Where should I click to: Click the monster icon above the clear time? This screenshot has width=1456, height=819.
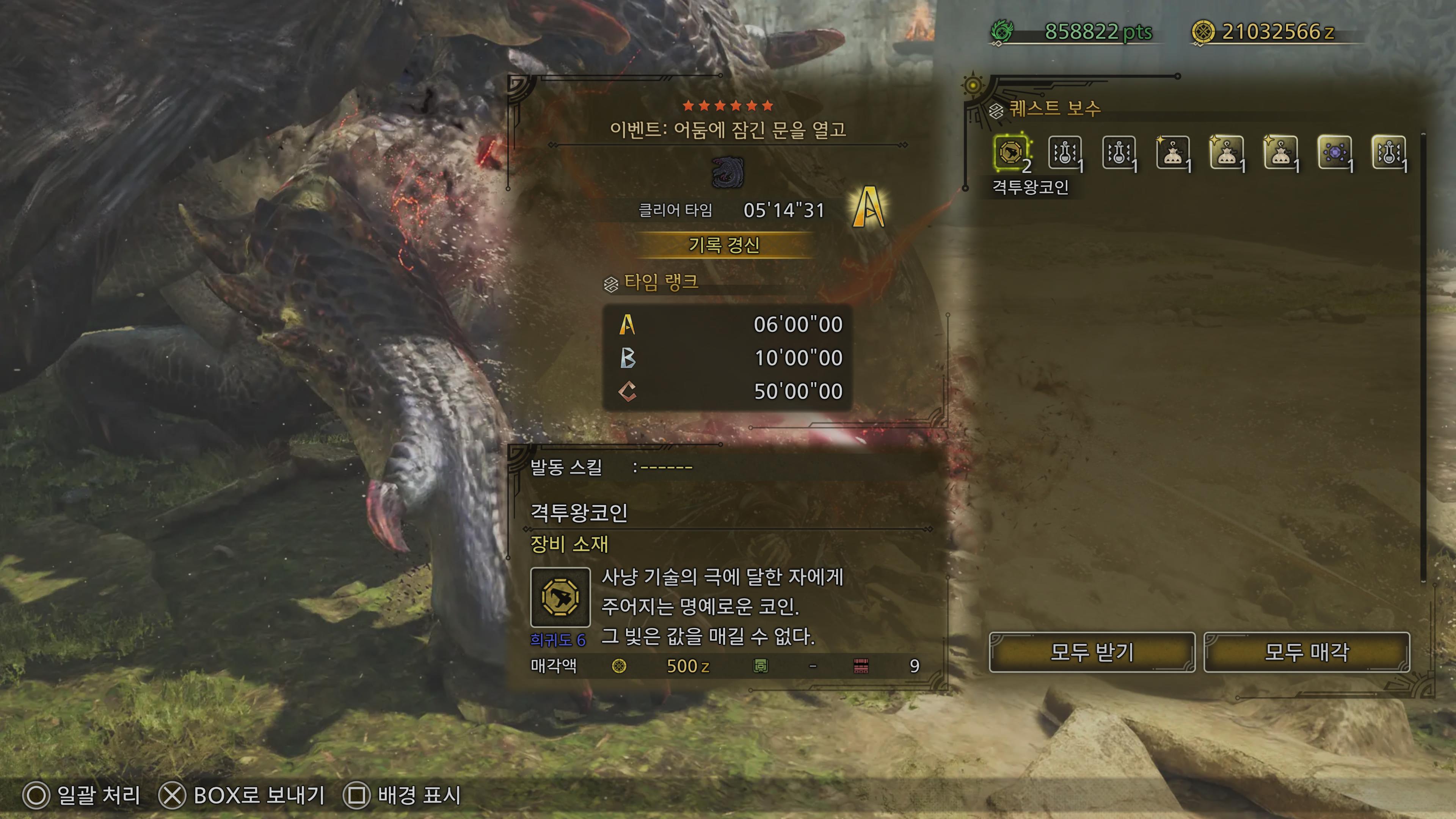tap(727, 174)
